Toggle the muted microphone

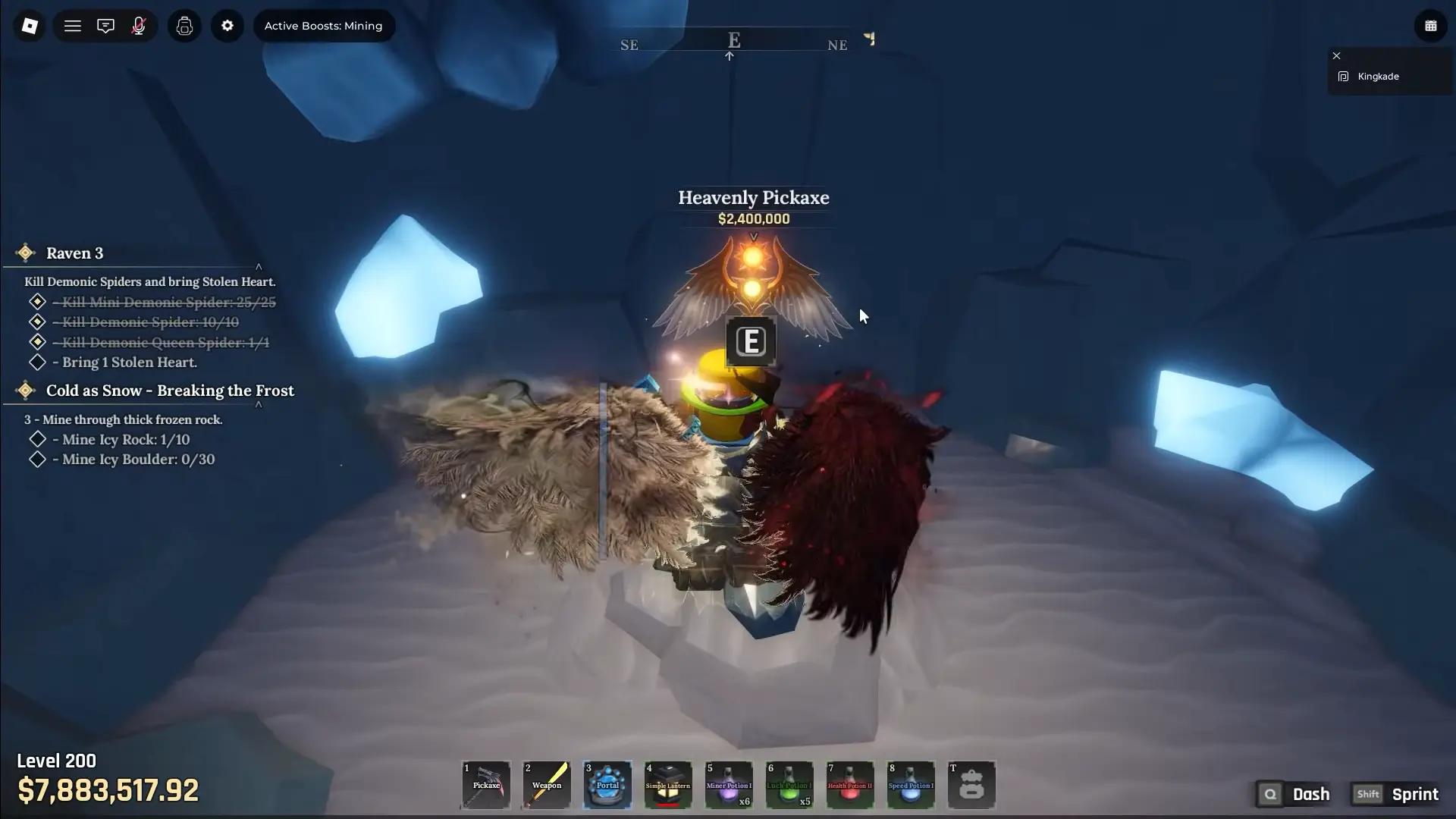click(139, 26)
